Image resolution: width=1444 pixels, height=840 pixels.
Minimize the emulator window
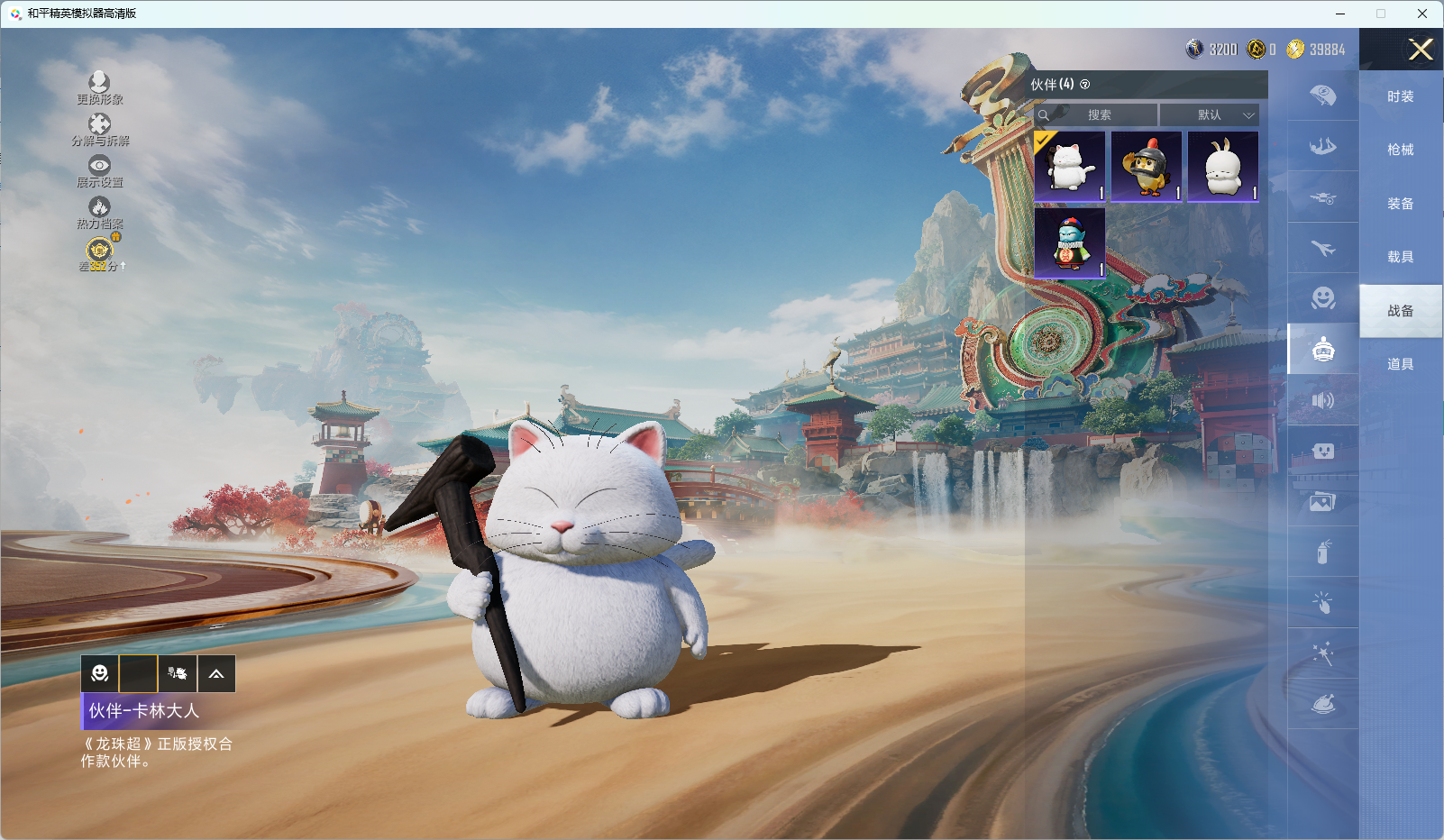(x=1339, y=14)
